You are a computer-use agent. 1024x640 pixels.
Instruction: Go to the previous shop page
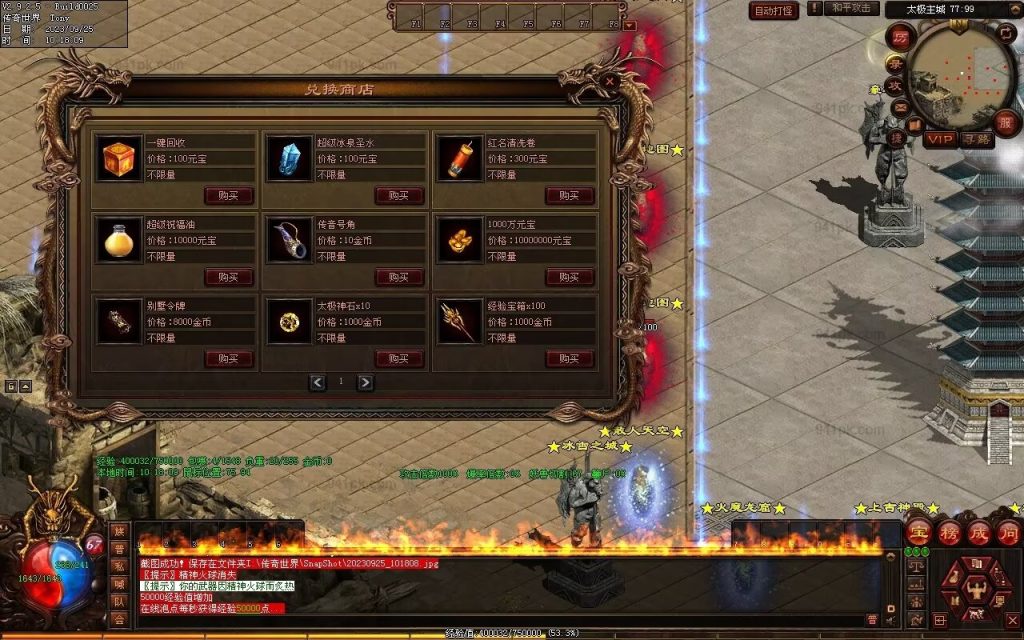318,382
